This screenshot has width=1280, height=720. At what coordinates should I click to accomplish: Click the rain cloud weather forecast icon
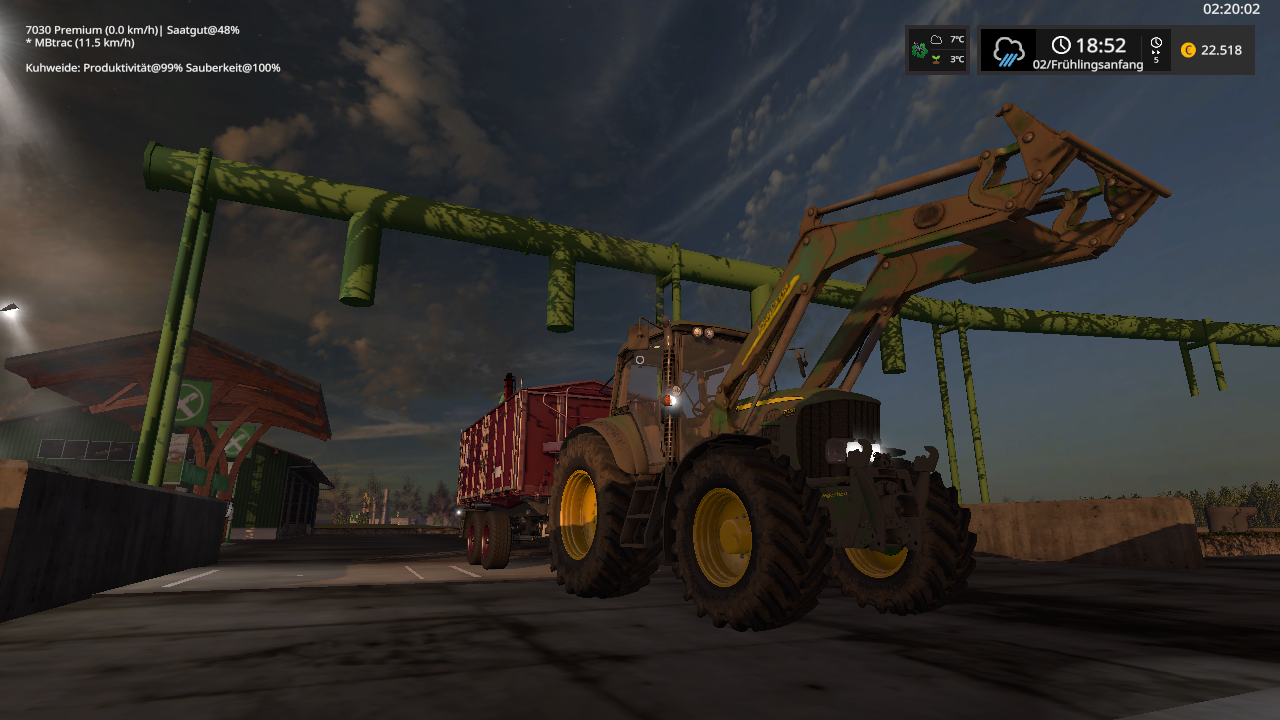point(1008,50)
